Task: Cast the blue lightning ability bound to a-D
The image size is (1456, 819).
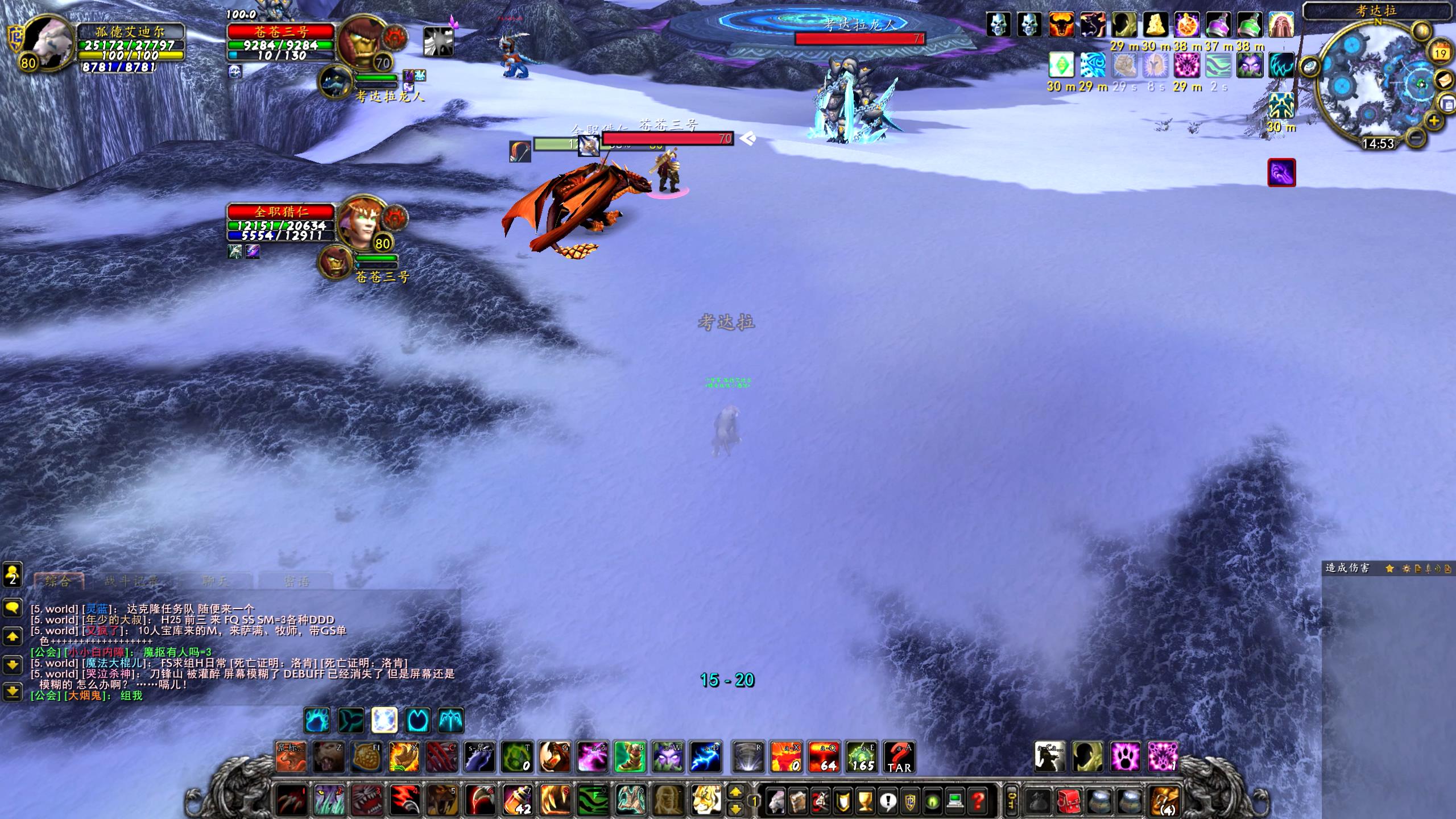Action: point(705,758)
